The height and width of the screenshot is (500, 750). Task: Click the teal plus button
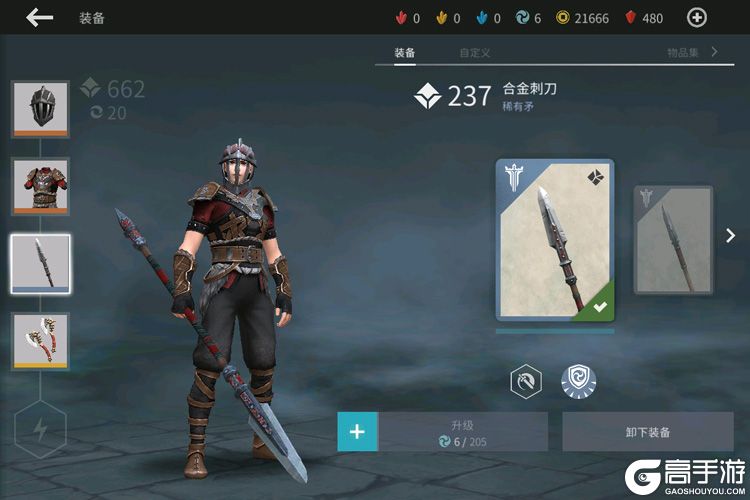[x=357, y=433]
